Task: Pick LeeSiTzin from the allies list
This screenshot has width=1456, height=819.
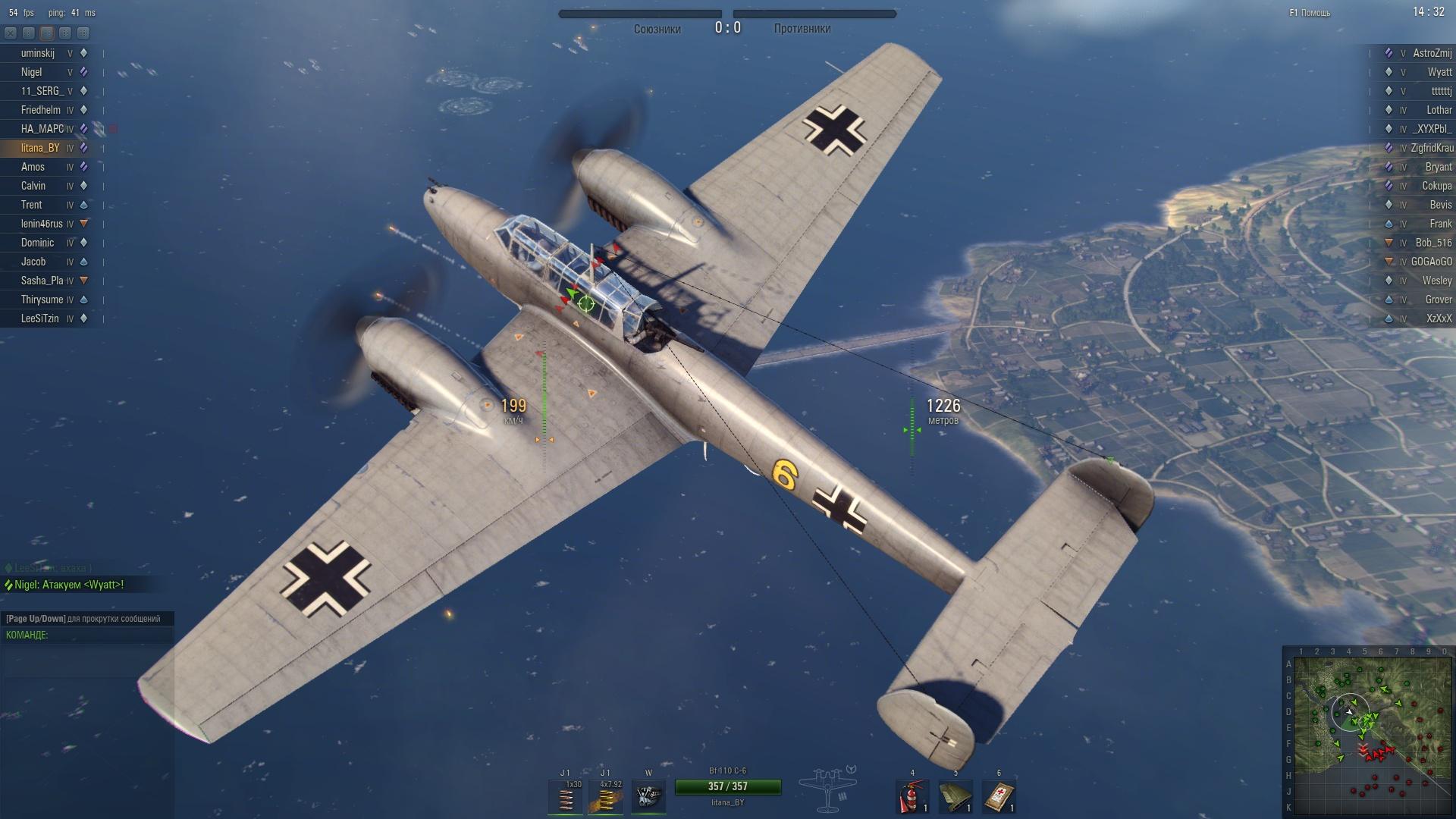Action: point(39,318)
